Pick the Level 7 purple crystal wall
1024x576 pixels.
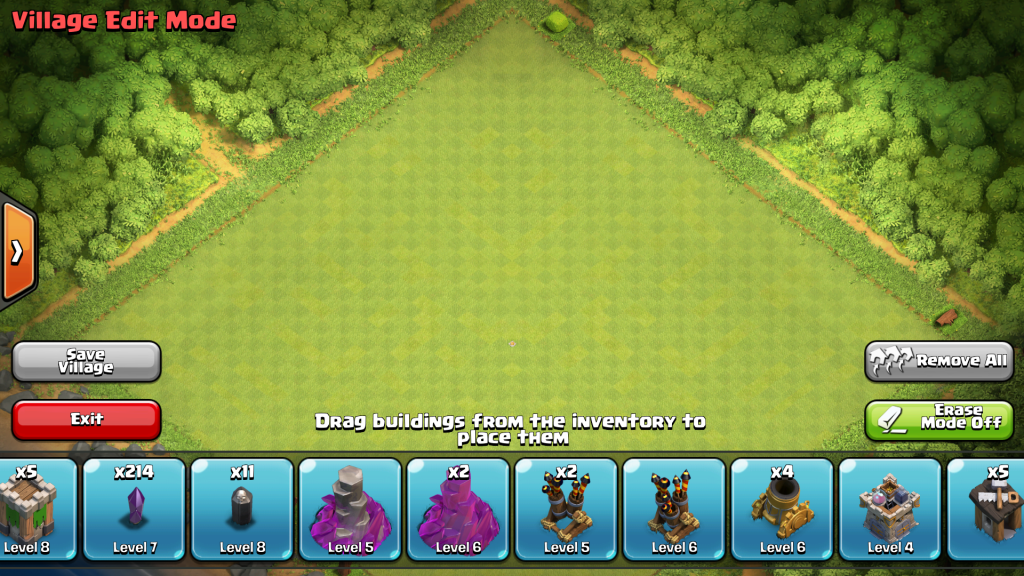pyautogui.click(x=135, y=508)
